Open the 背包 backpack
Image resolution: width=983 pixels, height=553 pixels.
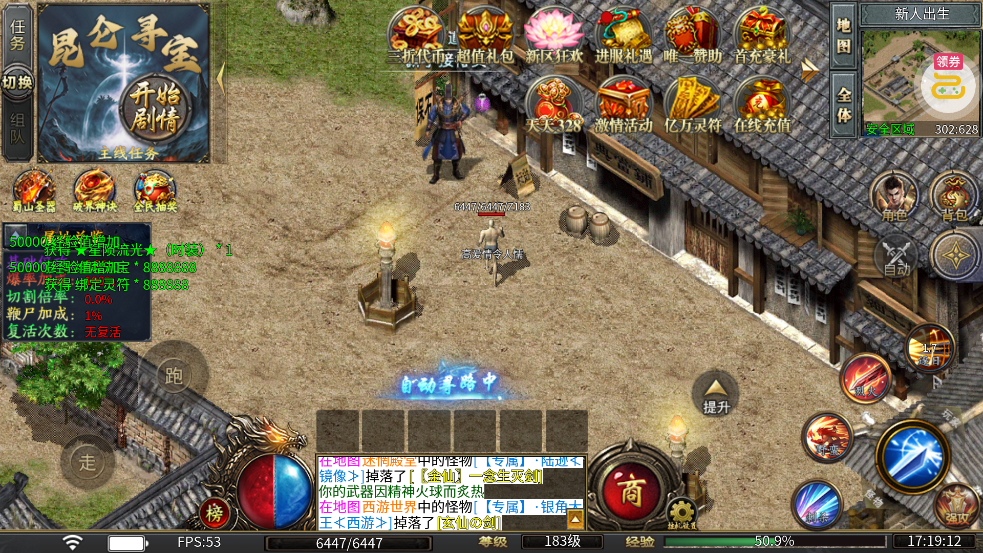(x=953, y=195)
